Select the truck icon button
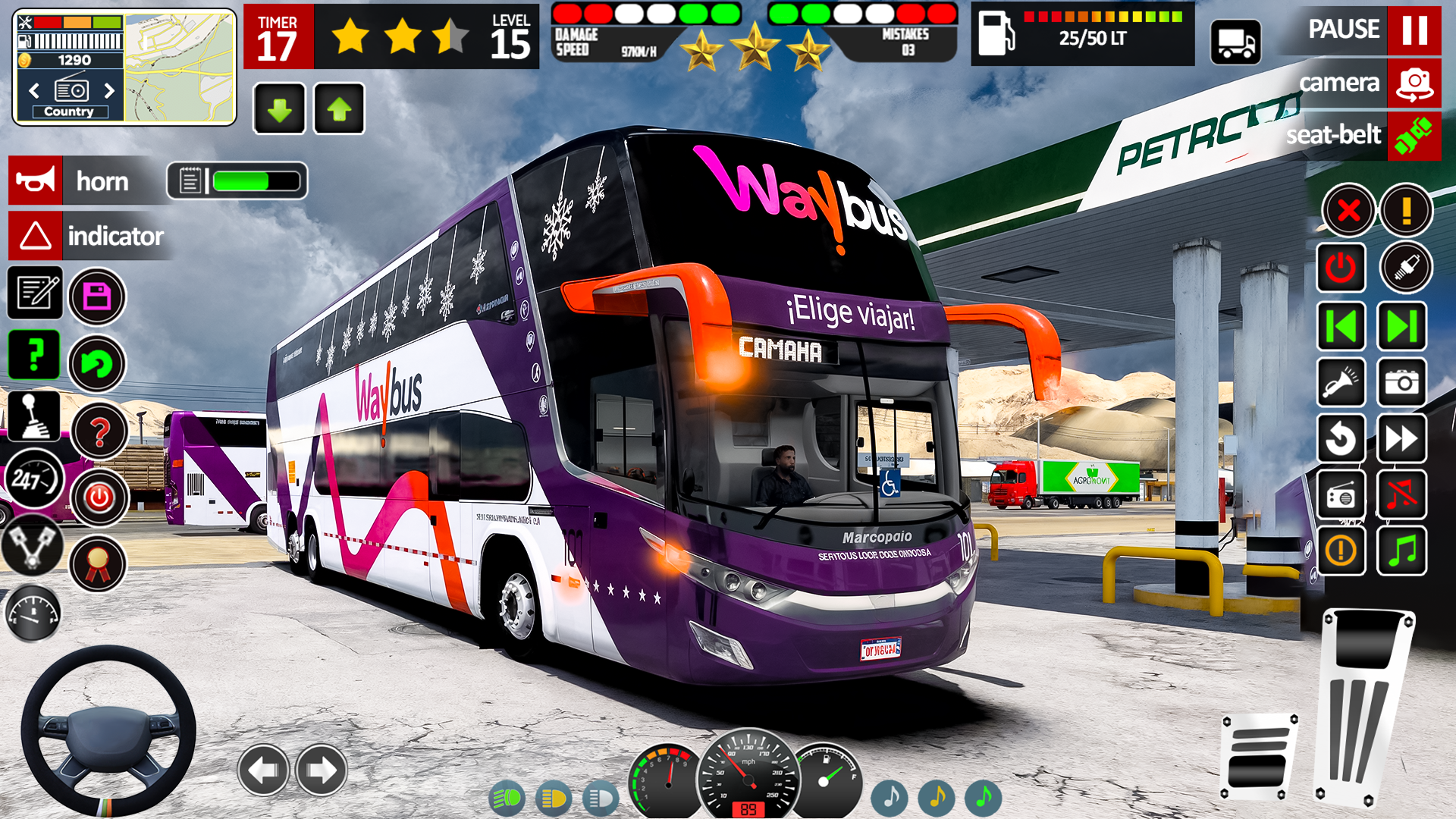The image size is (1456, 819). [x=1235, y=42]
